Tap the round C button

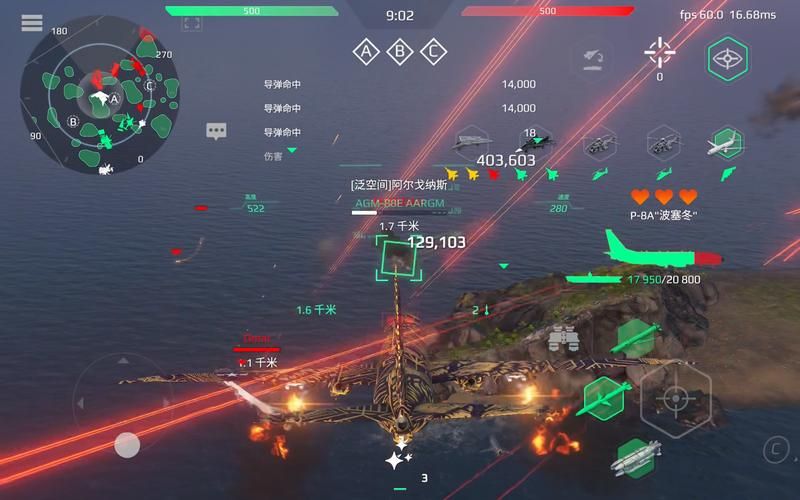click(775, 449)
